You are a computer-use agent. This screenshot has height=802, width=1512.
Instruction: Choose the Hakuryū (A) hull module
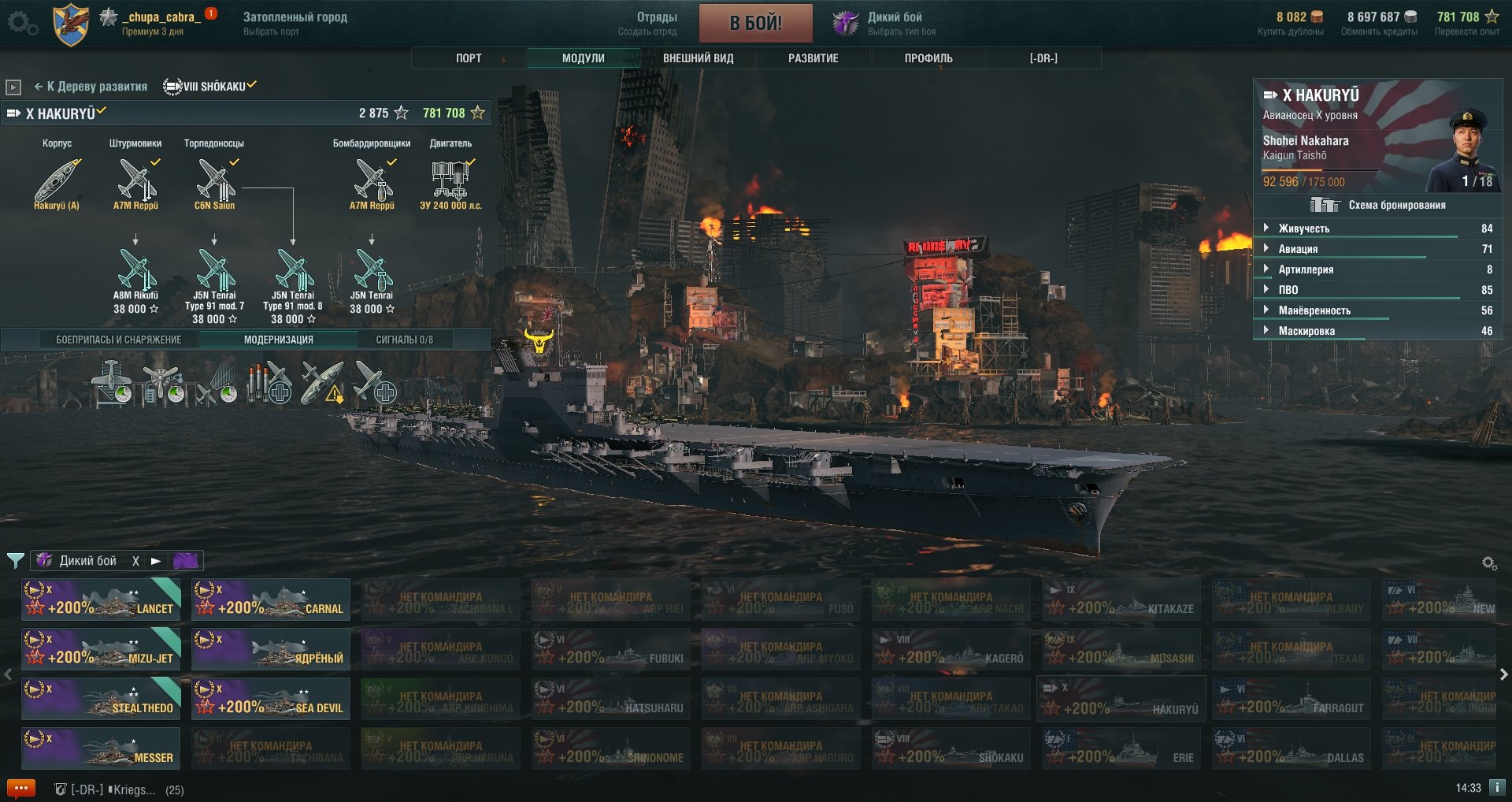[57, 183]
